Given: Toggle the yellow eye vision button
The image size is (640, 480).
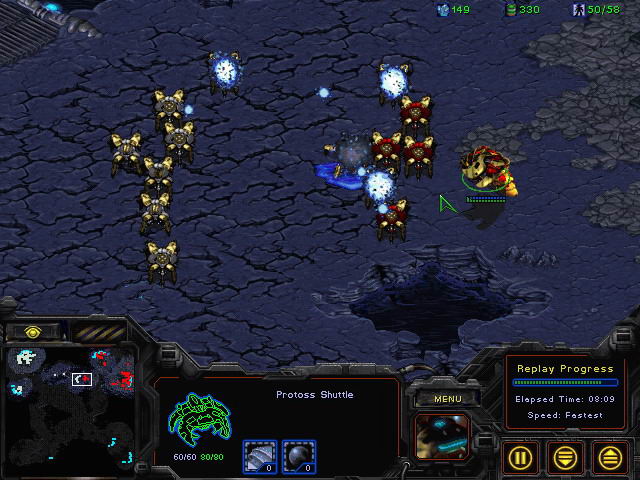Looking at the screenshot, I should (33, 332).
